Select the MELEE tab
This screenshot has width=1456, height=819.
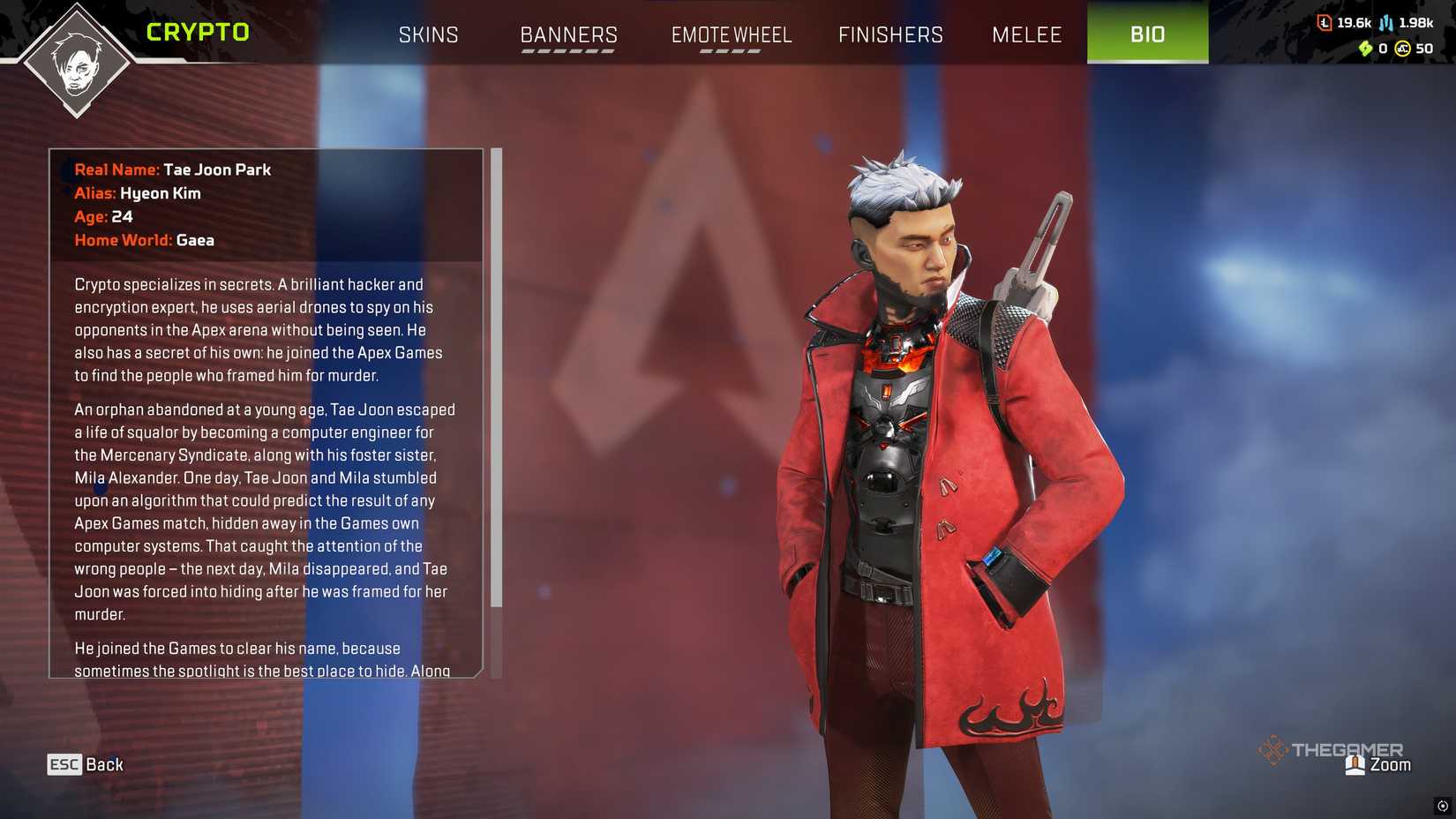(x=1026, y=34)
